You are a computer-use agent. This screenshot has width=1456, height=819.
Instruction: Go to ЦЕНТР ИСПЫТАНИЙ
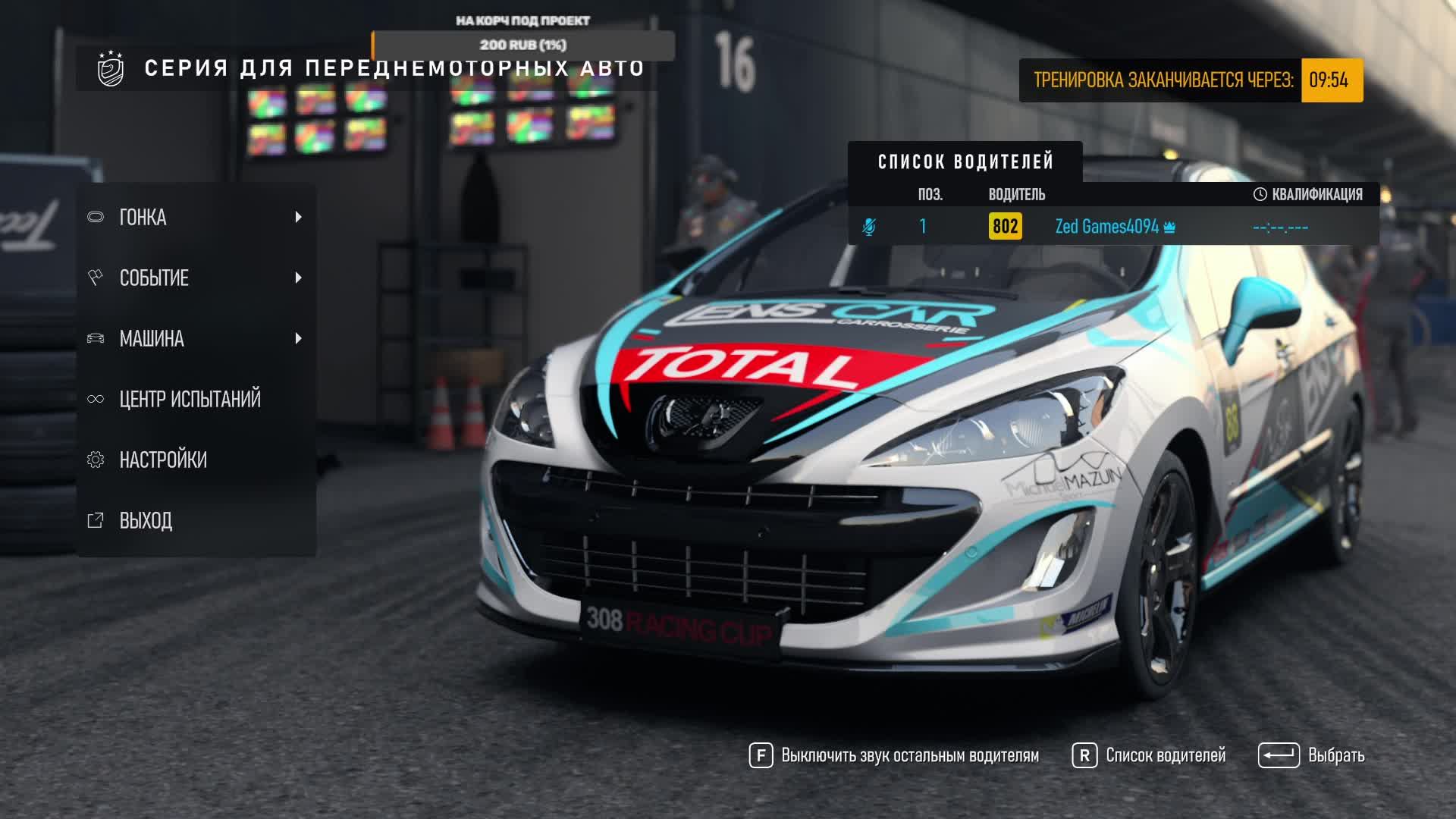tap(190, 399)
